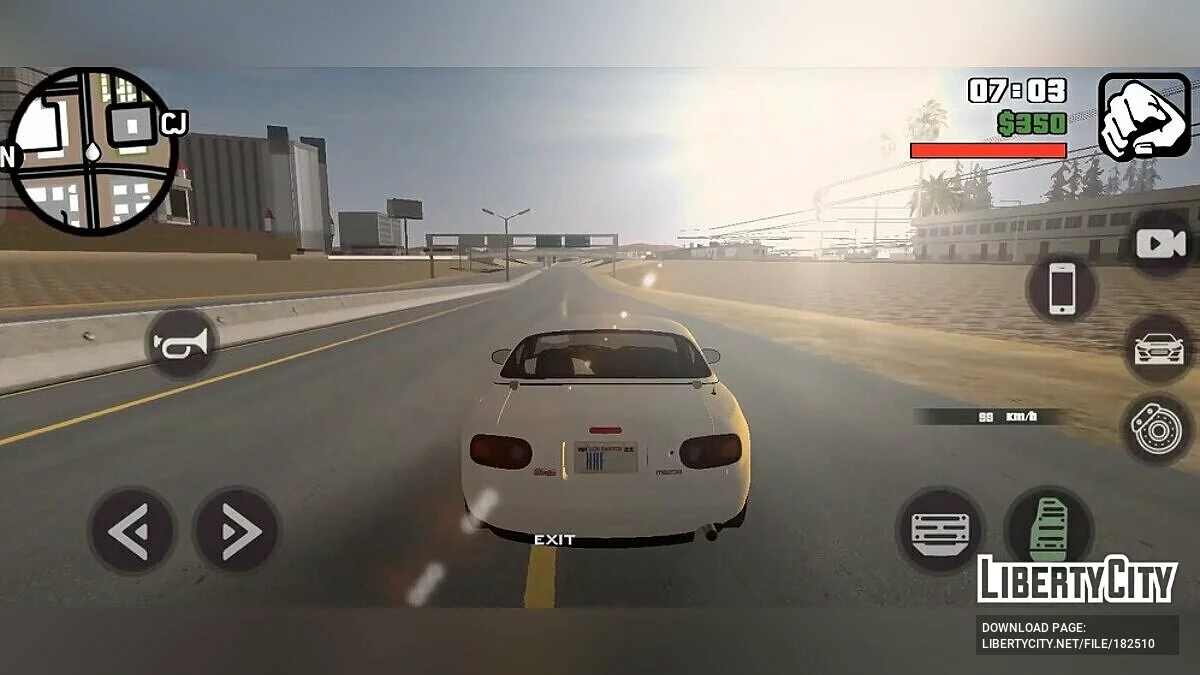The image size is (1200, 675).
Task: Tap EXIT to leave the vehicle
Action: pos(554,540)
